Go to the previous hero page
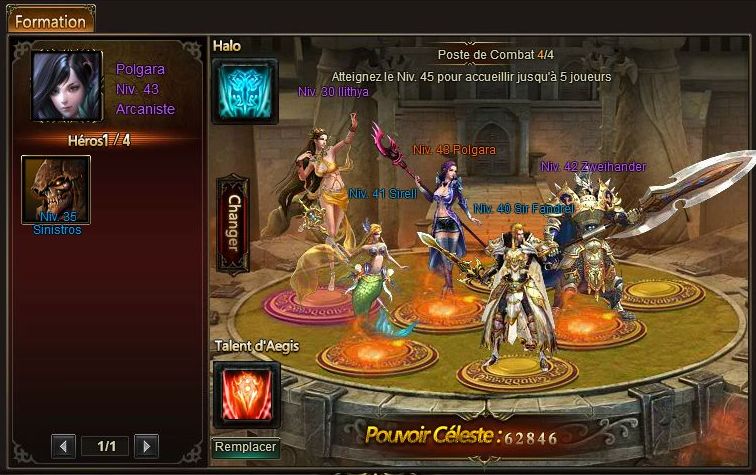Screen dimensions: 756x475 pyautogui.click(x=63, y=445)
